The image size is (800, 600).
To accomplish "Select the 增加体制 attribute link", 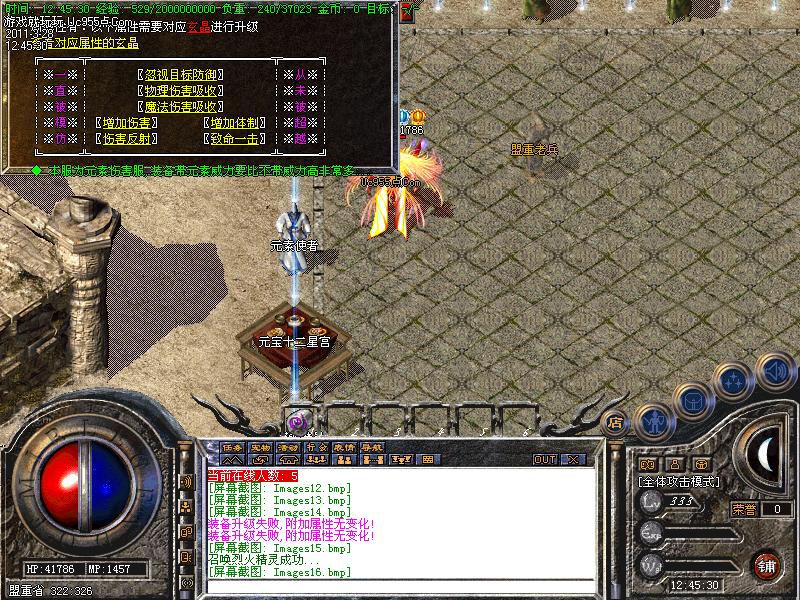I will 234,122.
